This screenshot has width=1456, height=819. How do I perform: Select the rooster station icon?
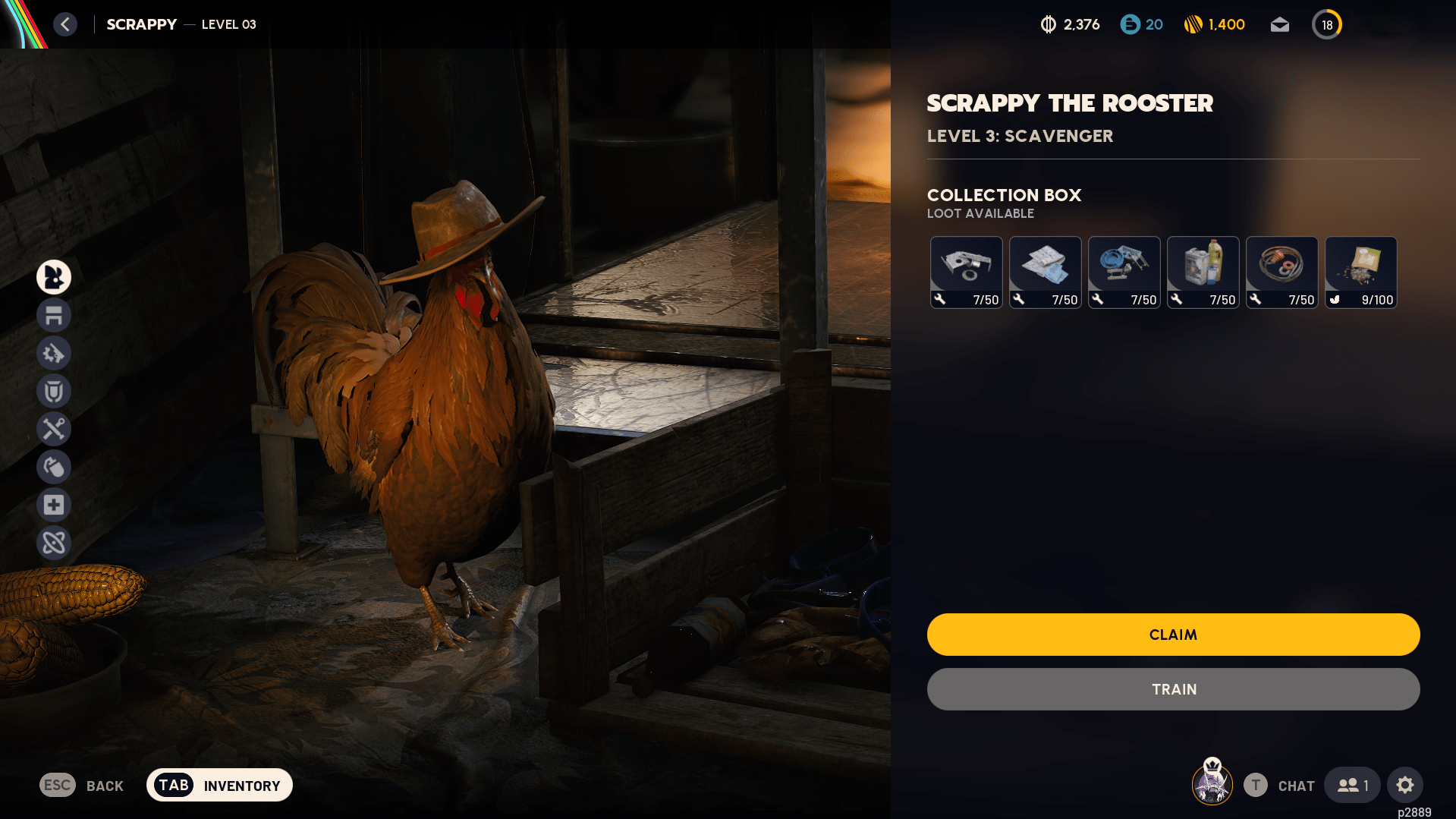[54, 277]
